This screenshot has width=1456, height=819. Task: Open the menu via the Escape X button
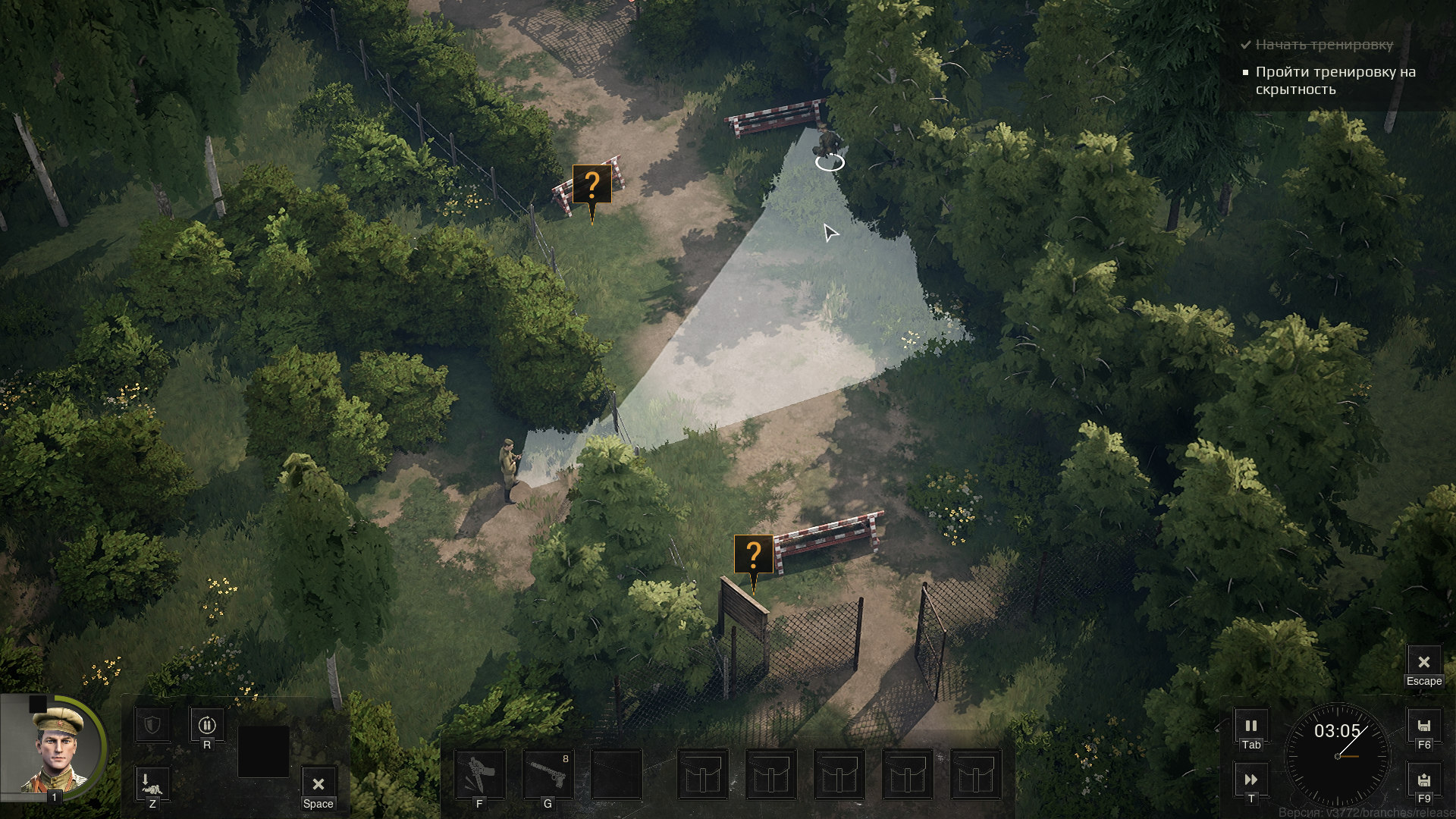tap(1423, 662)
